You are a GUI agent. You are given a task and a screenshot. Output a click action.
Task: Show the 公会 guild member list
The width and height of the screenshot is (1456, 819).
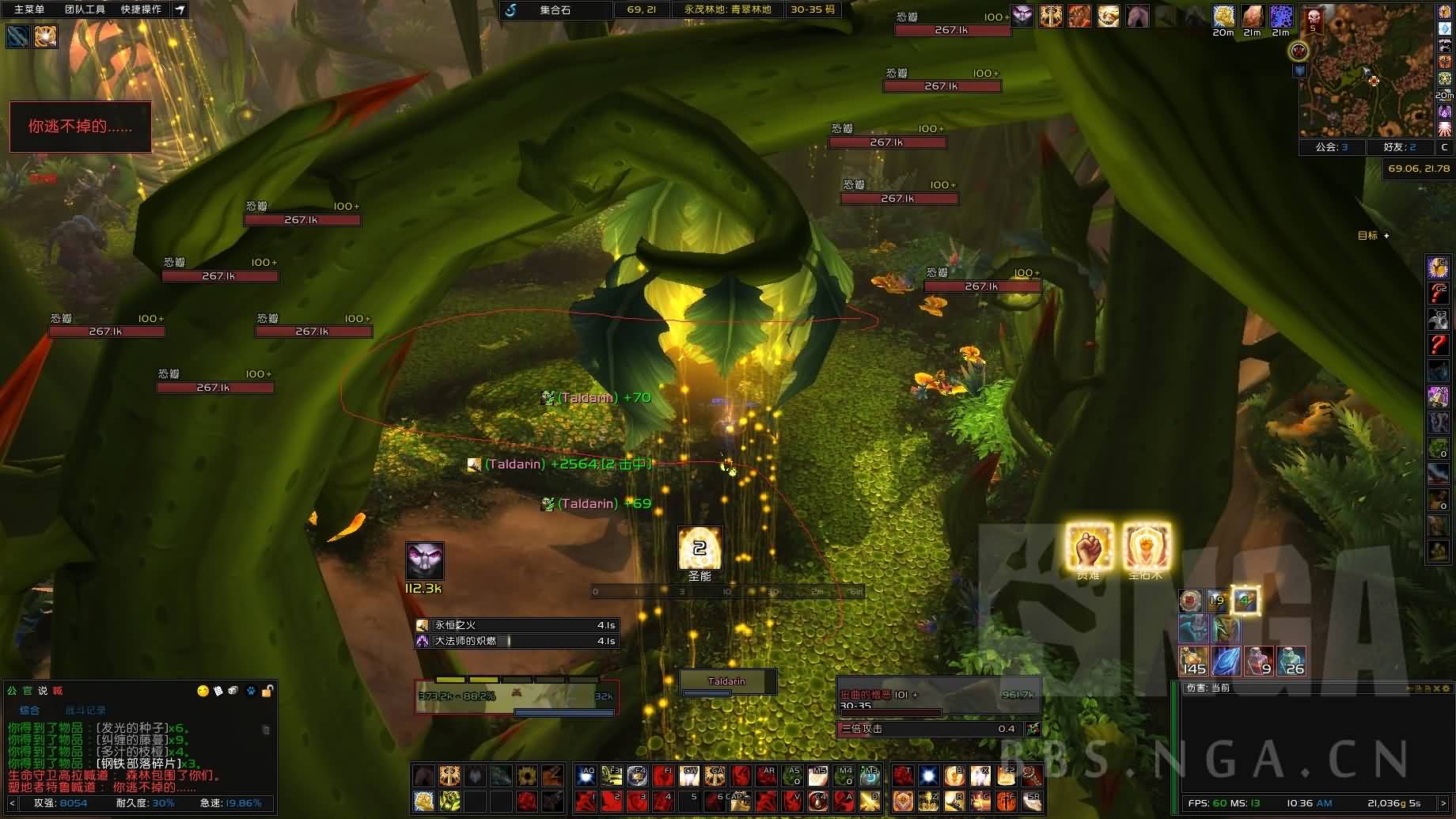coord(1333,147)
